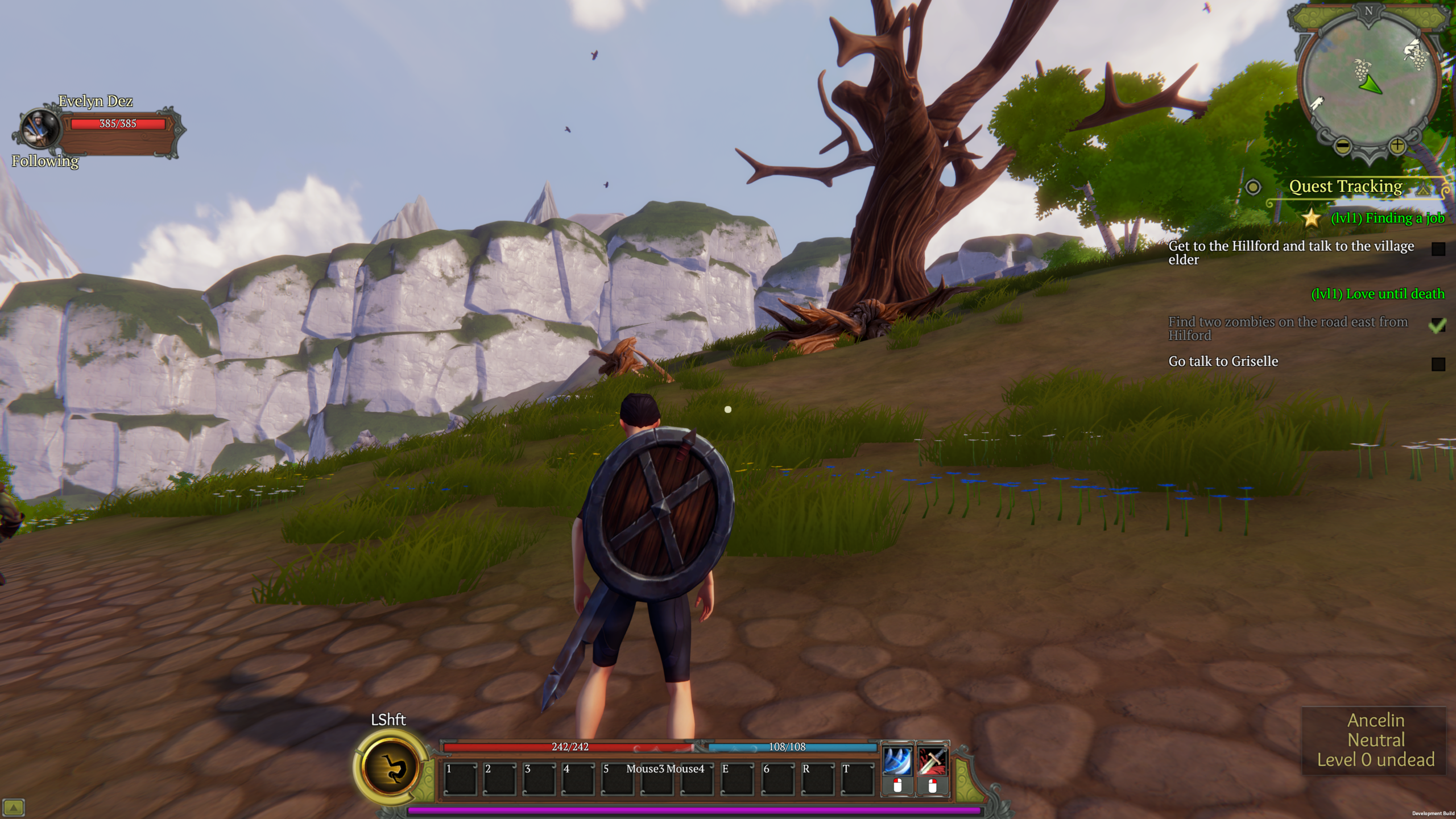The width and height of the screenshot is (1456, 819).
Task: Select hotbar slot labeled T
Action: (x=857, y=778)
